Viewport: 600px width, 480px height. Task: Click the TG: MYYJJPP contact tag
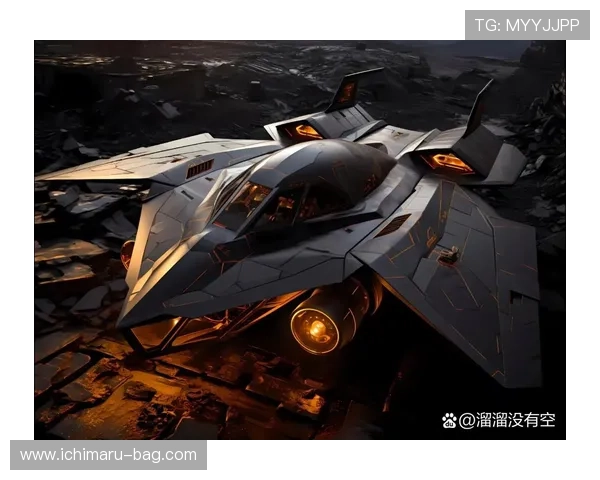[527, 25]
